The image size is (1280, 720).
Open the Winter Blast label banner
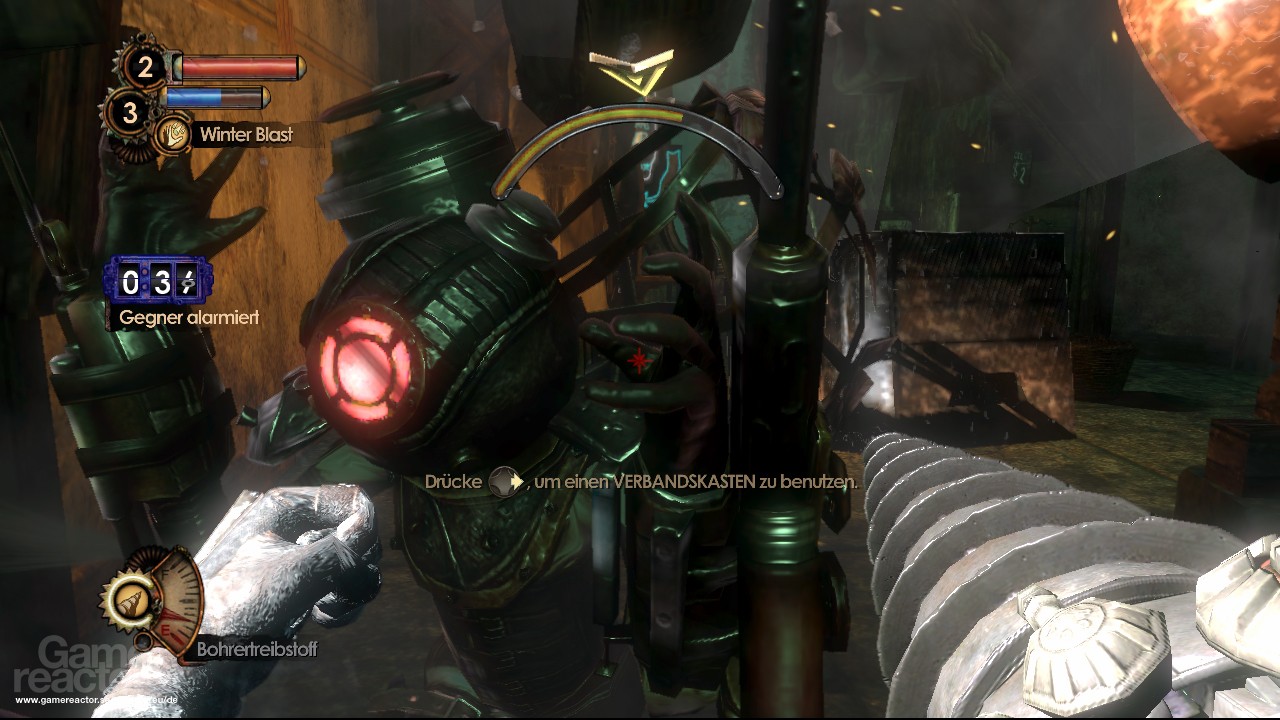245,134
